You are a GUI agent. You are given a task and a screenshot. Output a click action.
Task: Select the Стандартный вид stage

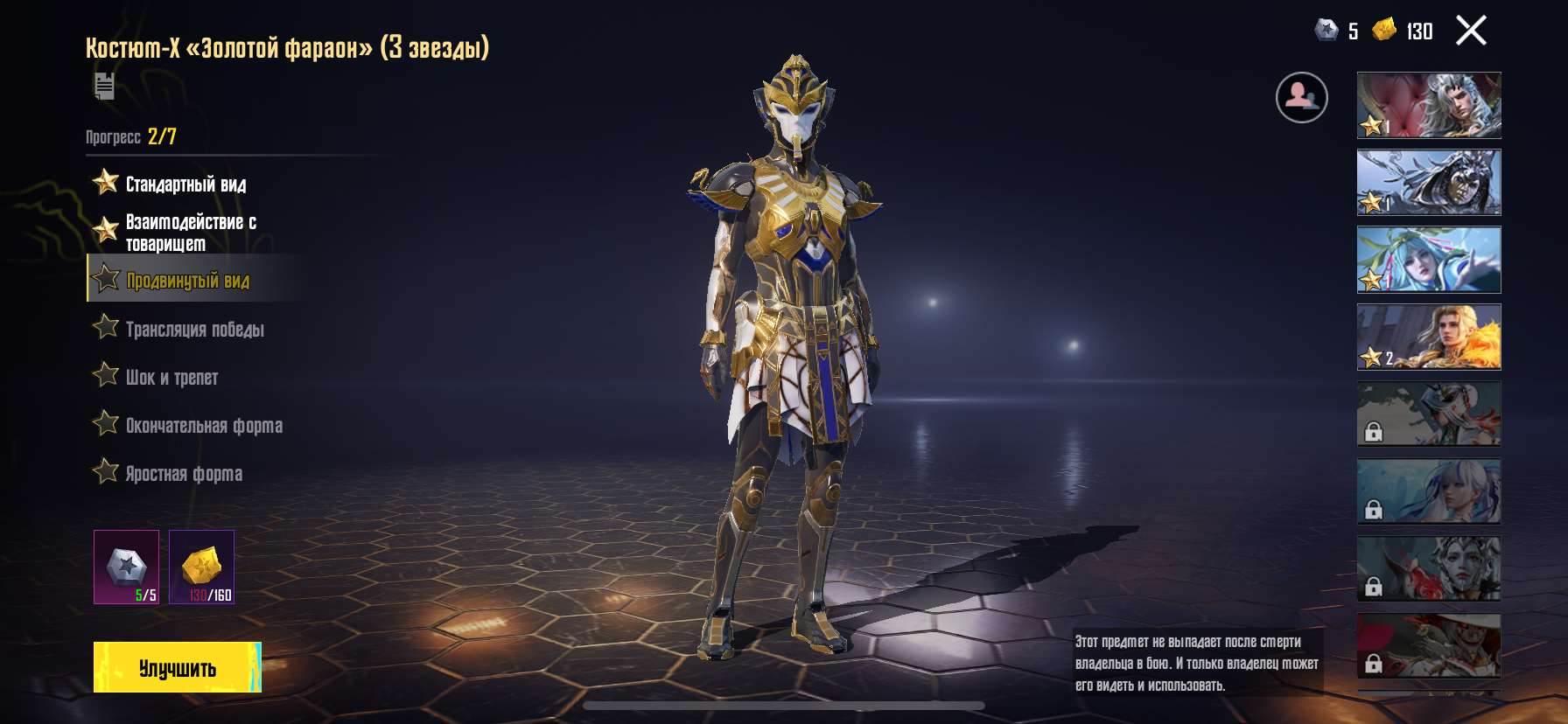pos(185,184)
